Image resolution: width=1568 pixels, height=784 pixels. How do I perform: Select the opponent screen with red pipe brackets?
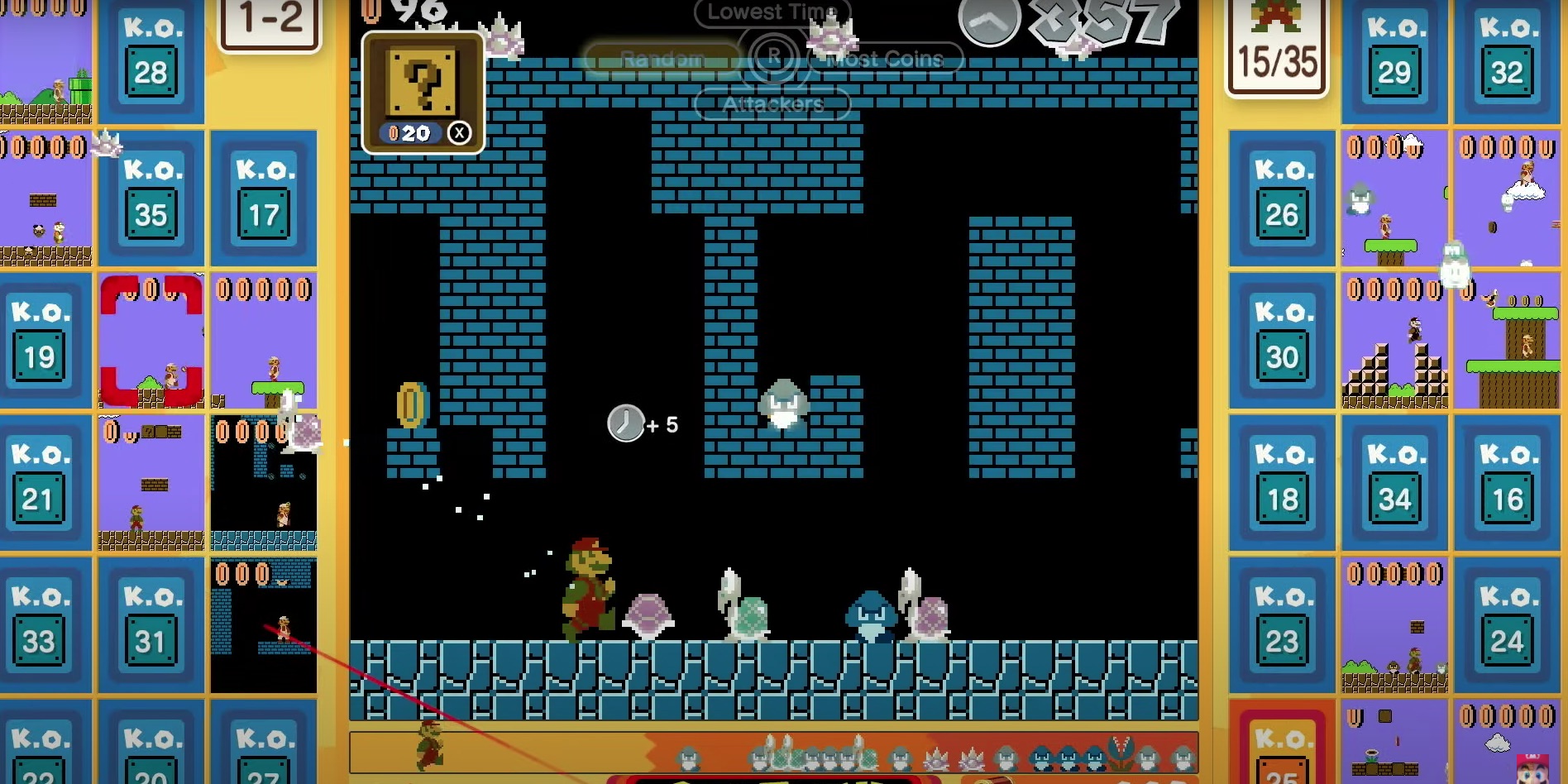click(x=151, y=339)
